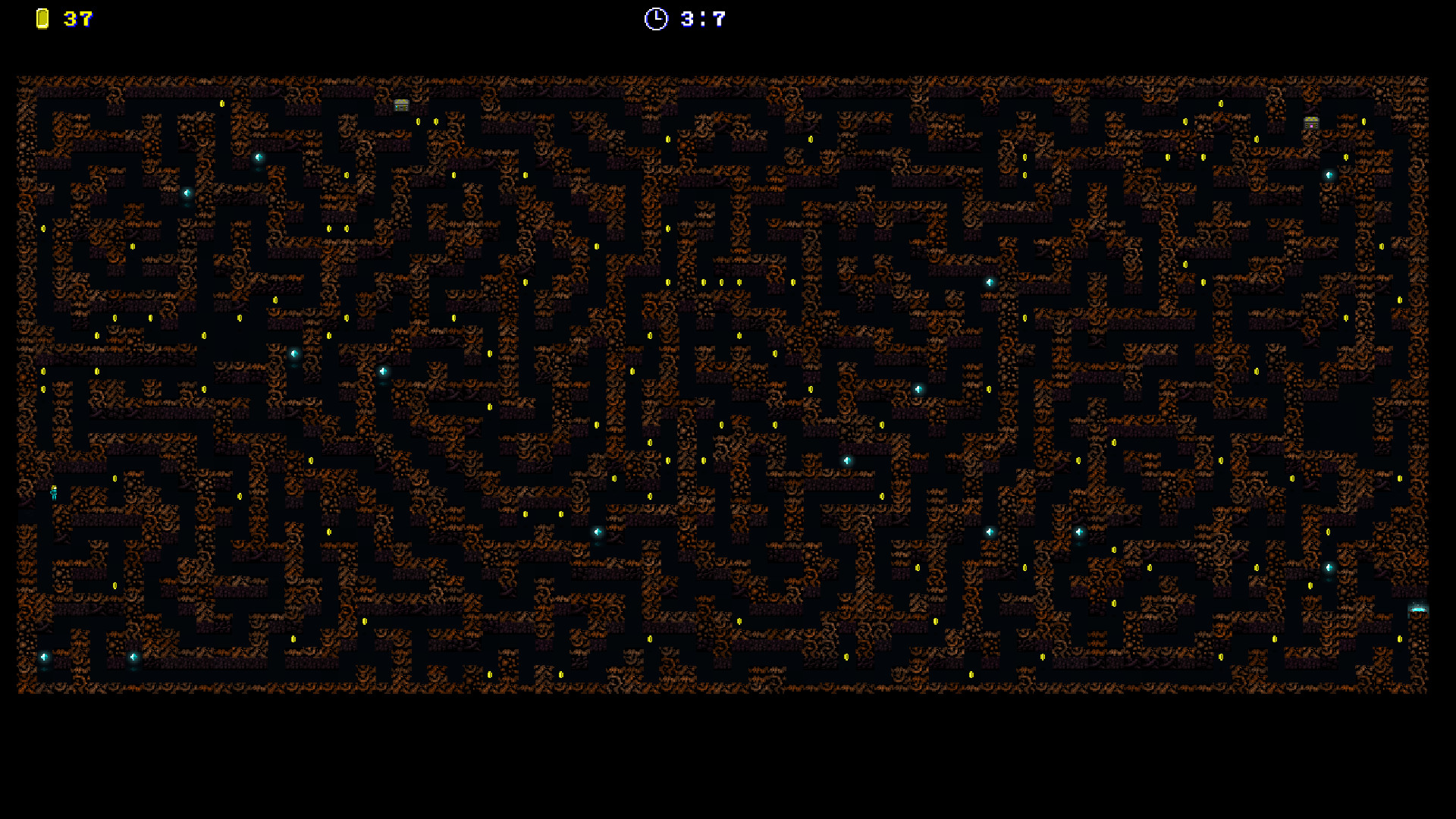Select the treasure chest in the top-right corner

1310,123
